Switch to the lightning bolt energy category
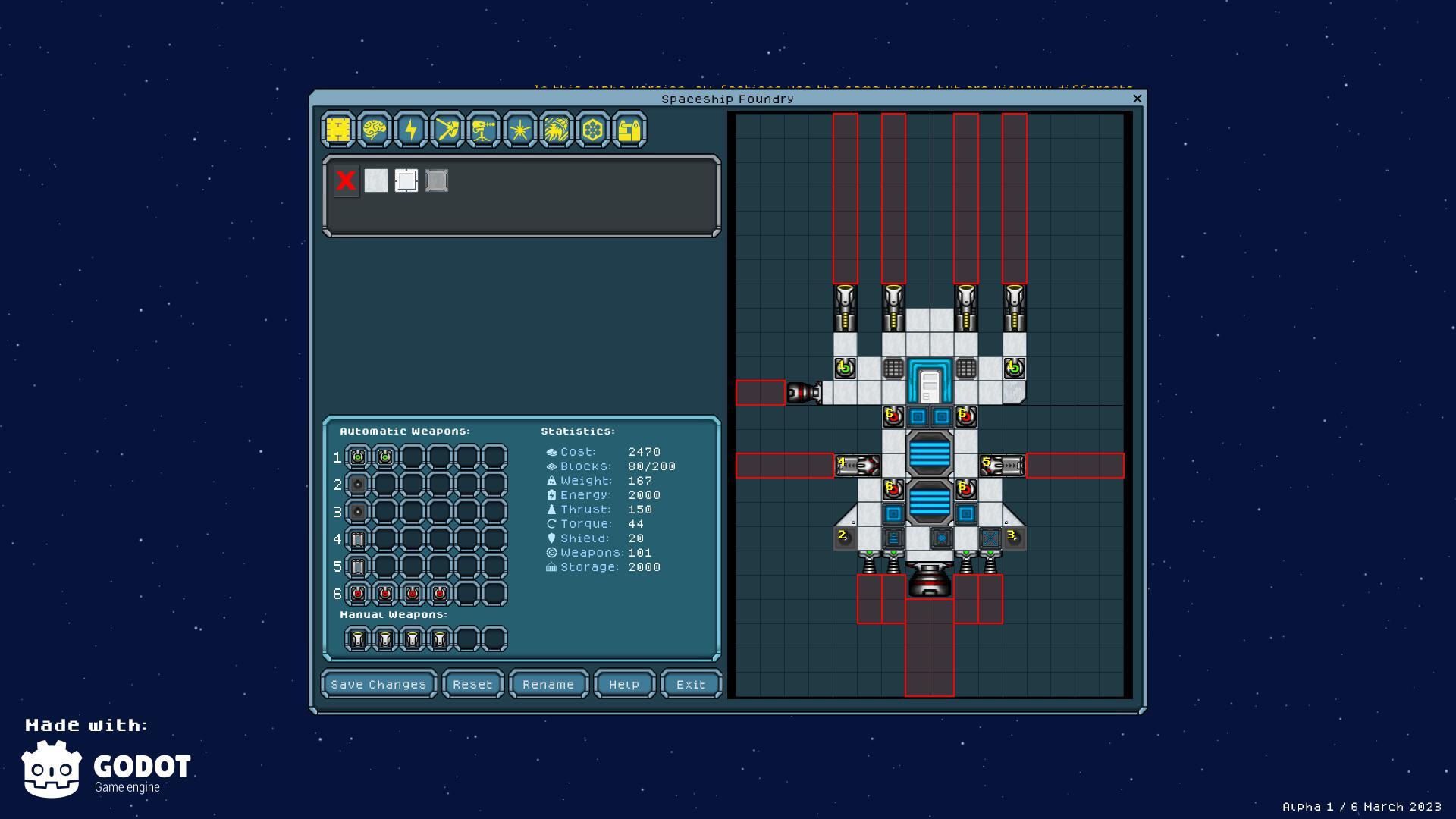Screen dimensions: 1456x819 pyautogui.click(x=411, y=130)
